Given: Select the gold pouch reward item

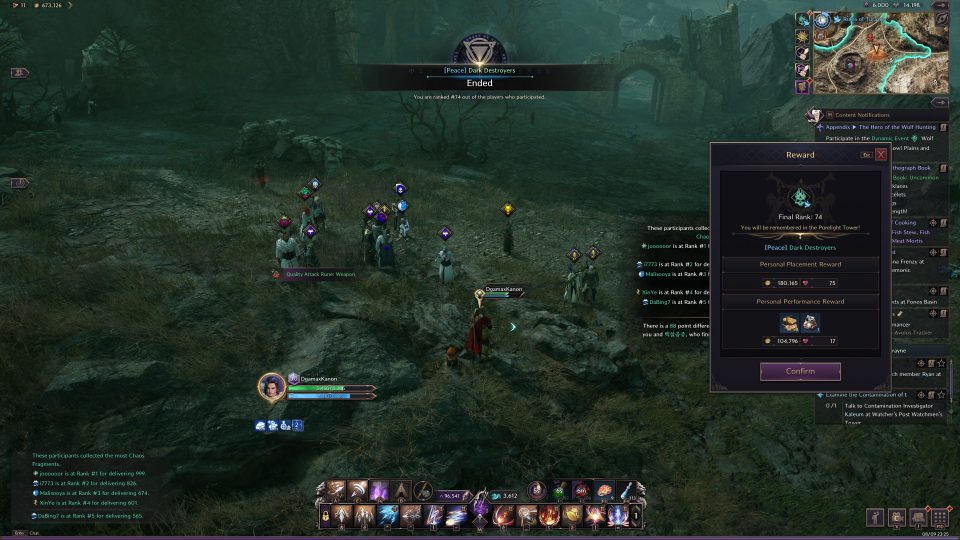Looking at the screenshot, I should [799, 322].
